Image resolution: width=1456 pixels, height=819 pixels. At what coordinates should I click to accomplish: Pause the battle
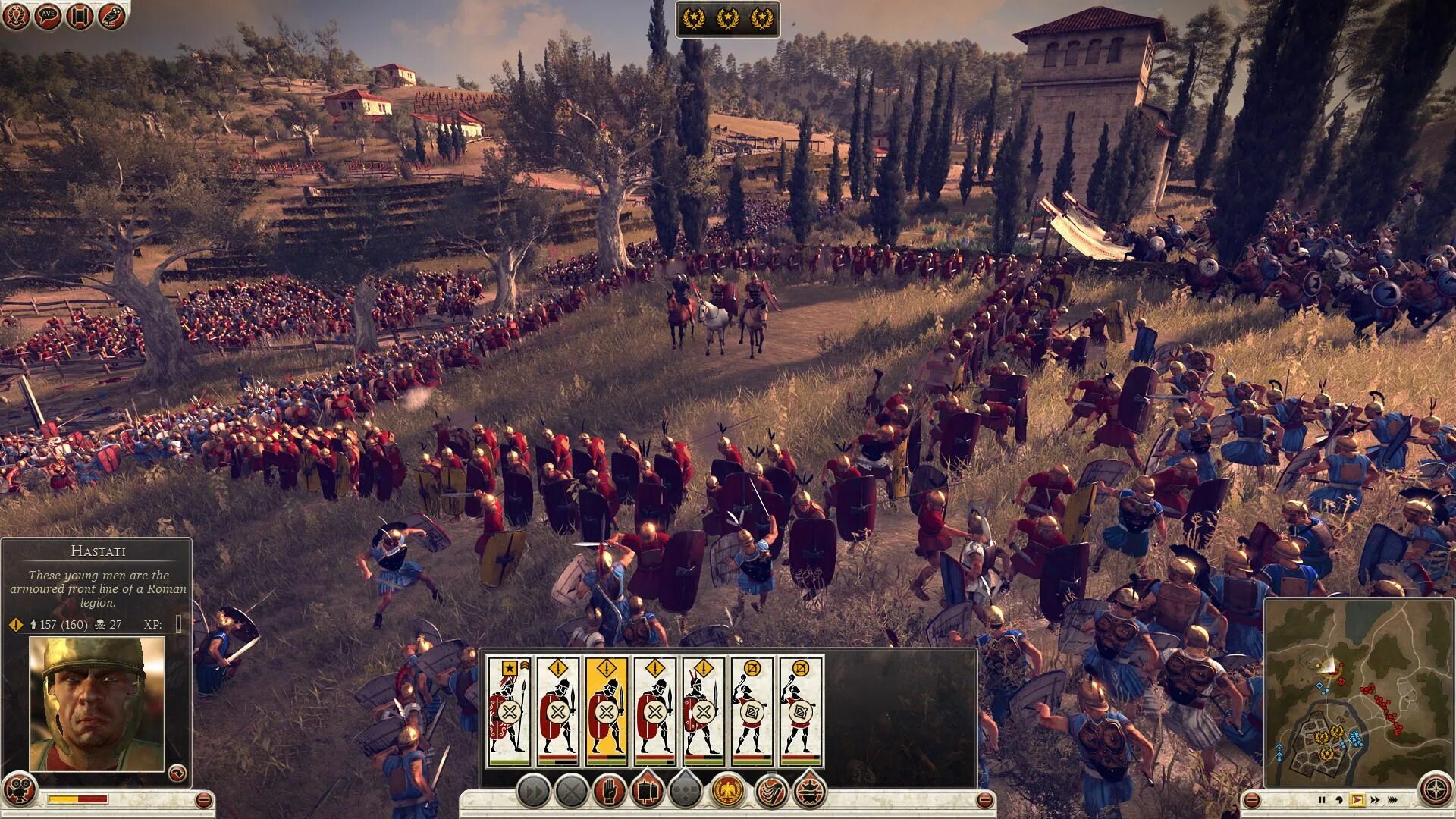(1322, 800)
